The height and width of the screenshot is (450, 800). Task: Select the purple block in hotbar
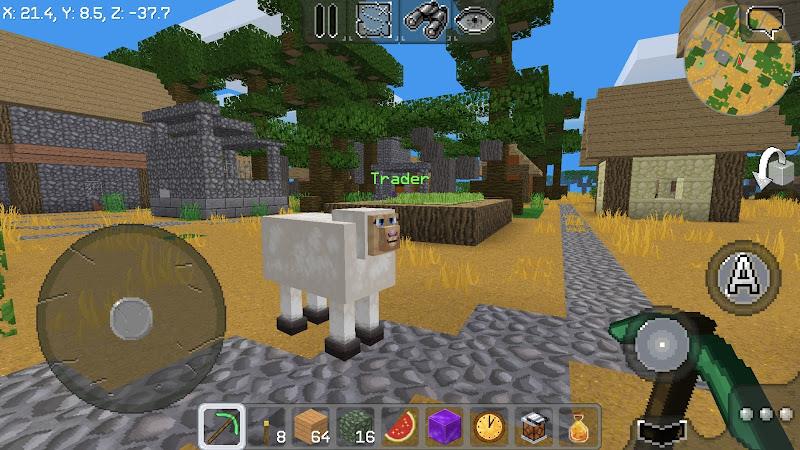pos(443,426)
